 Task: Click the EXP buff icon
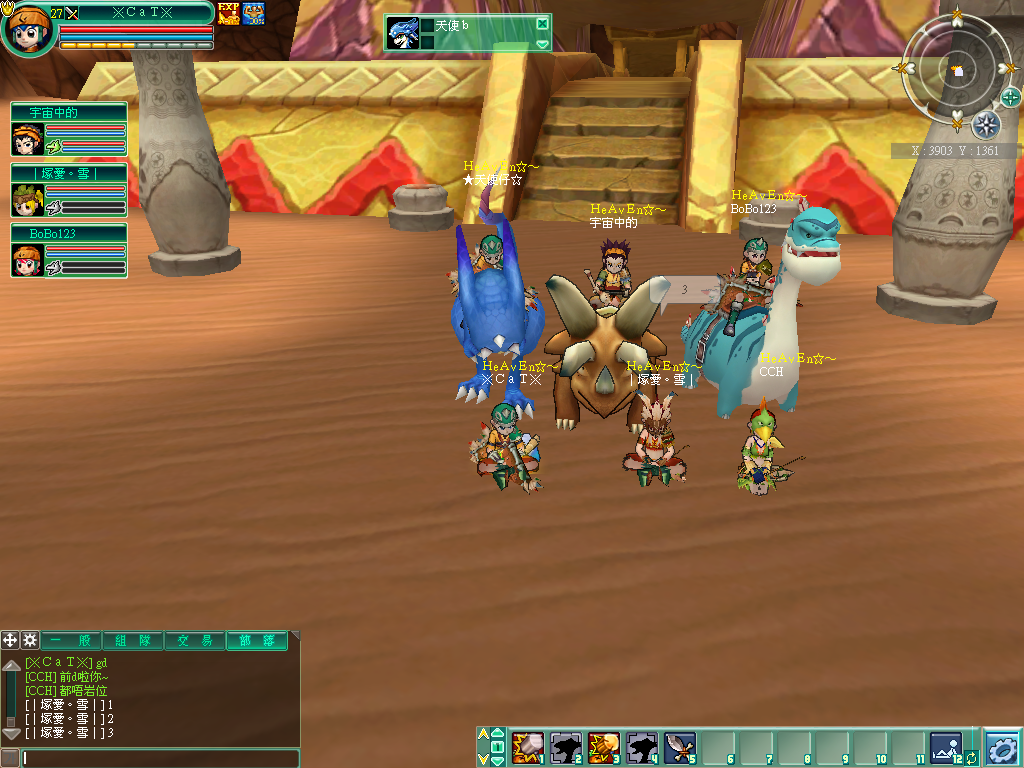point(228,13)
